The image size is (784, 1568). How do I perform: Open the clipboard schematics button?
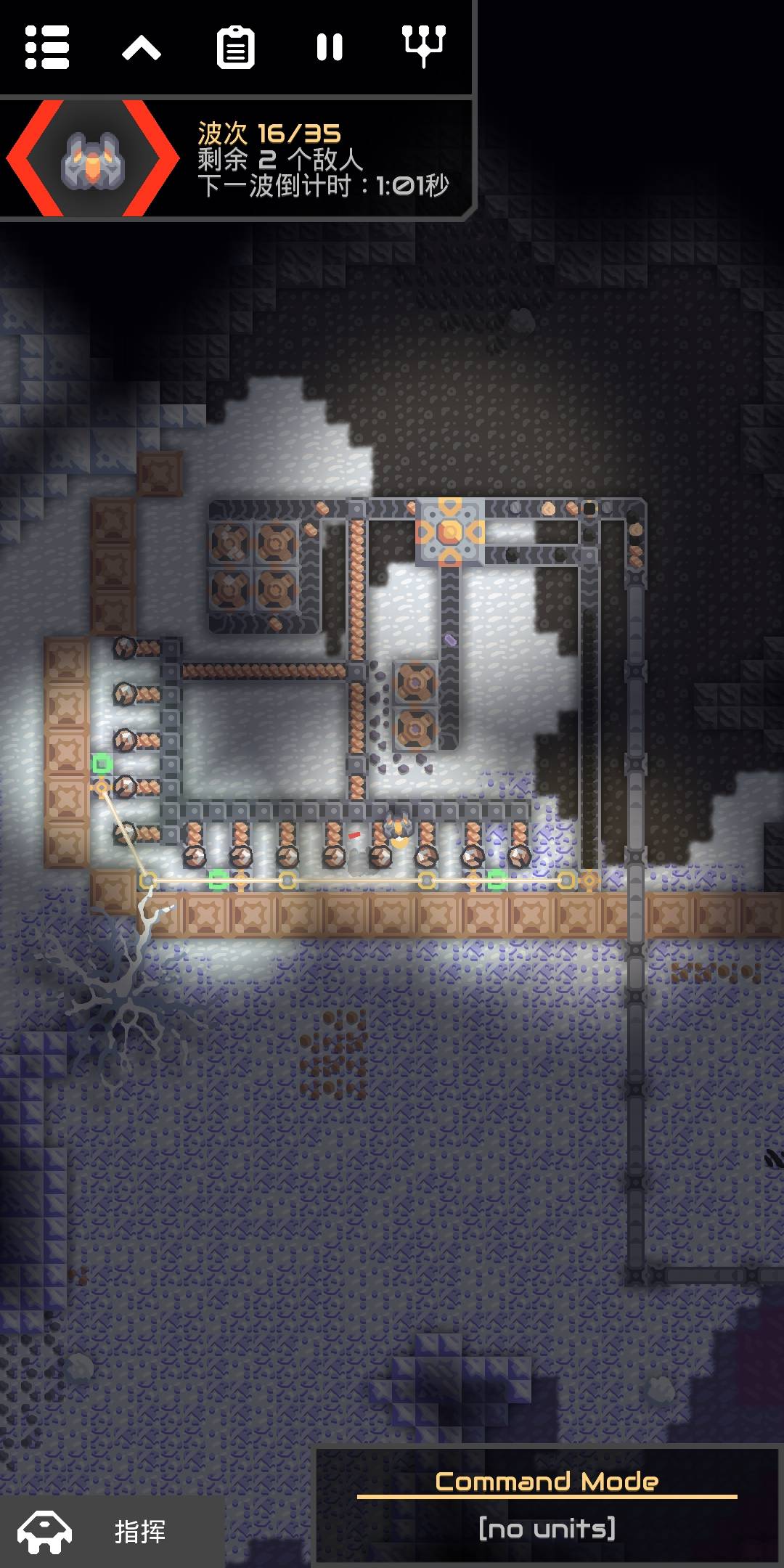click(x=236, y=48)
